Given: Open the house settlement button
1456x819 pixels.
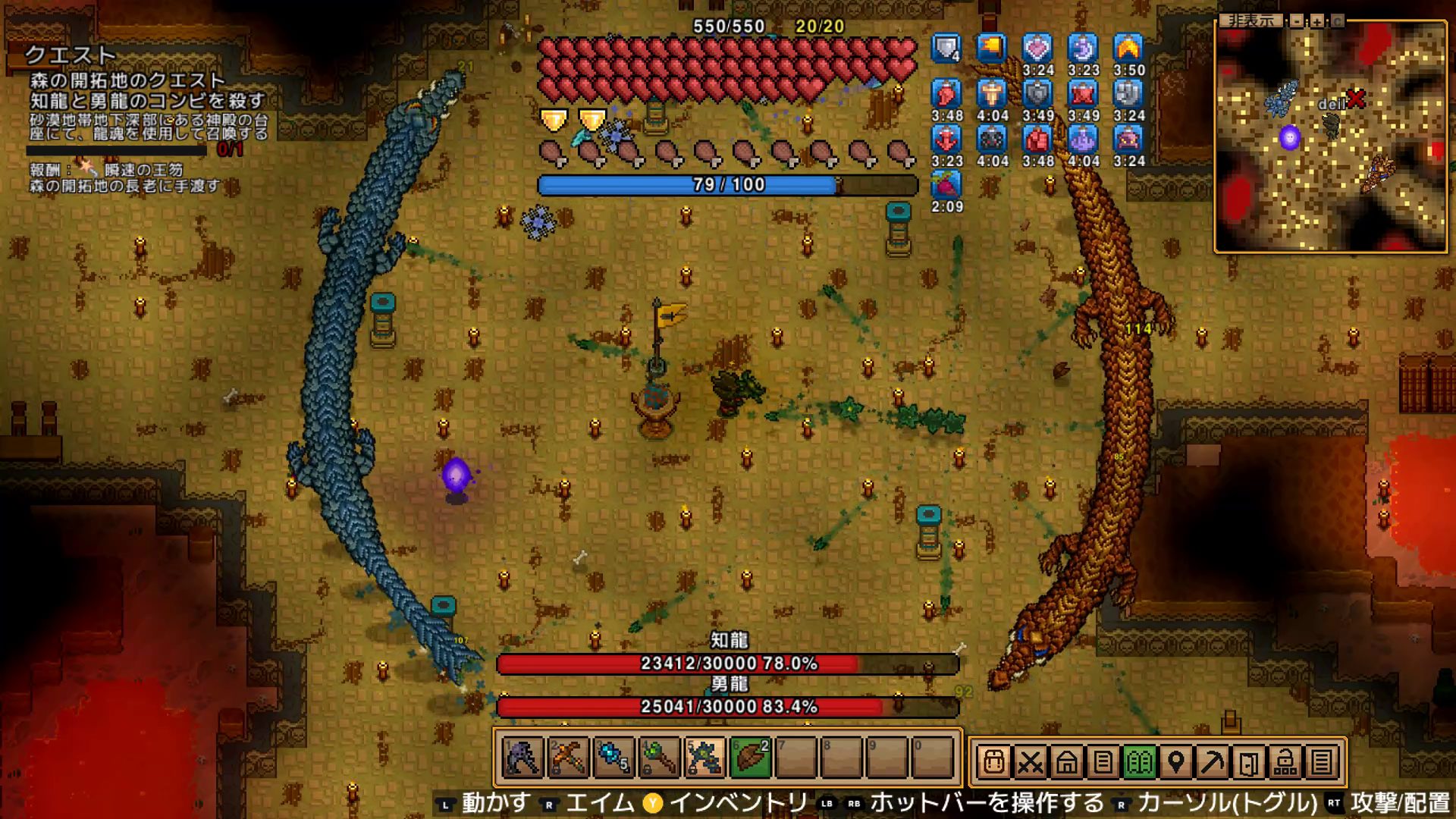Looking at the screenshot, I should point(1066,761).
